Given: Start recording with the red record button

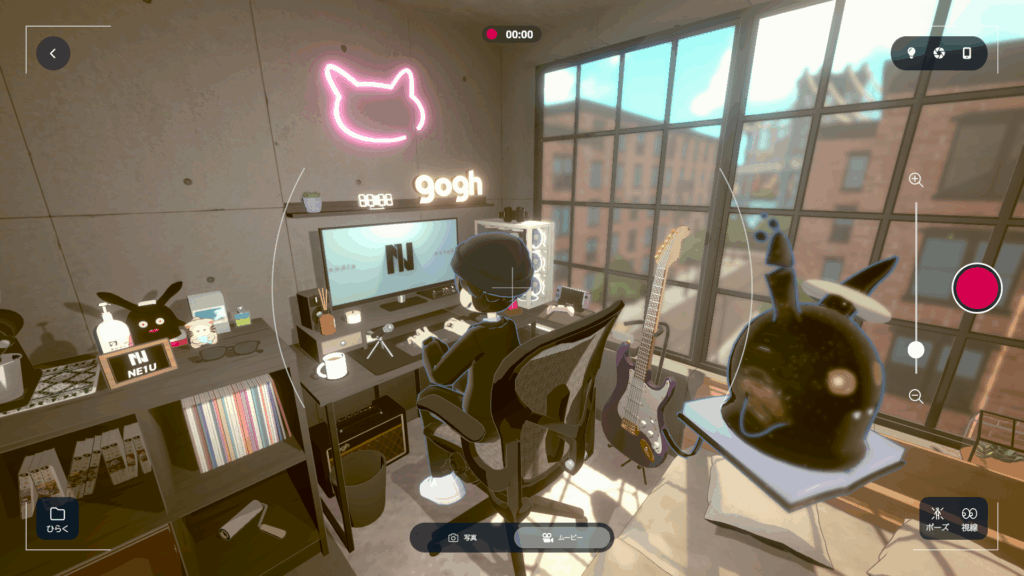Looking at the screenshot, I should [x=976, y=289].
